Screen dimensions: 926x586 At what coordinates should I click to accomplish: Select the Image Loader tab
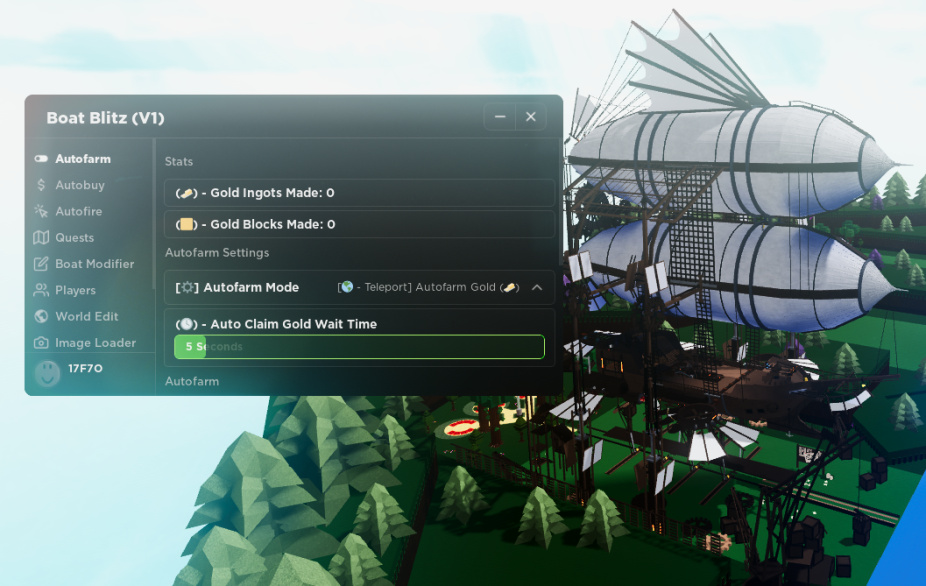point(95,343)
